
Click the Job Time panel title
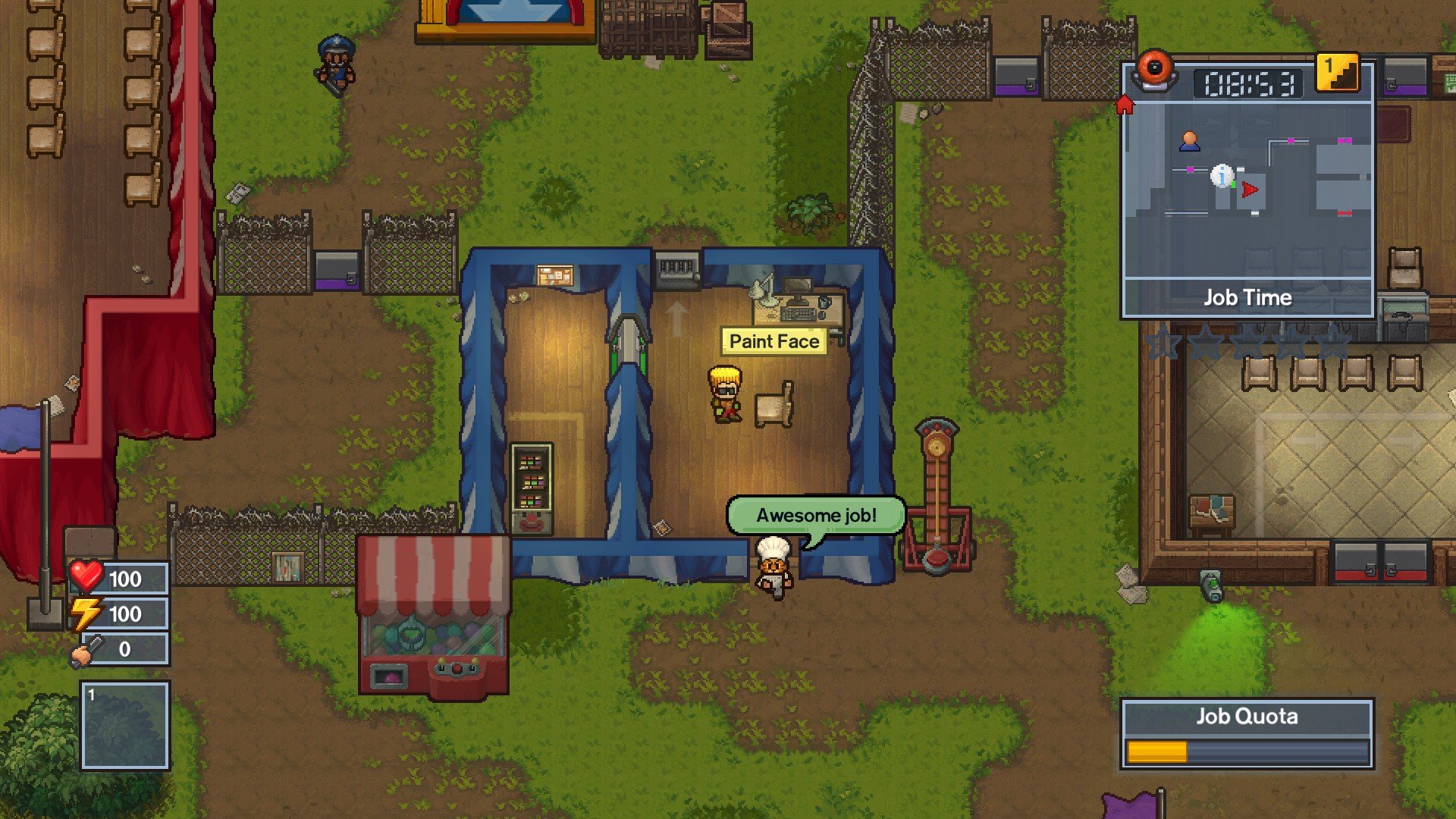[1247, 298]
